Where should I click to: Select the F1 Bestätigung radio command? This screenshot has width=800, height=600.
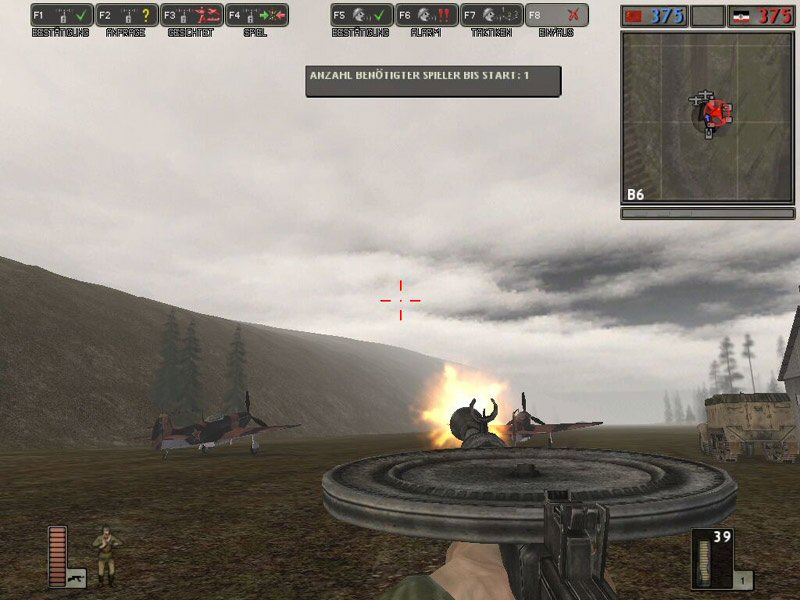62,16
